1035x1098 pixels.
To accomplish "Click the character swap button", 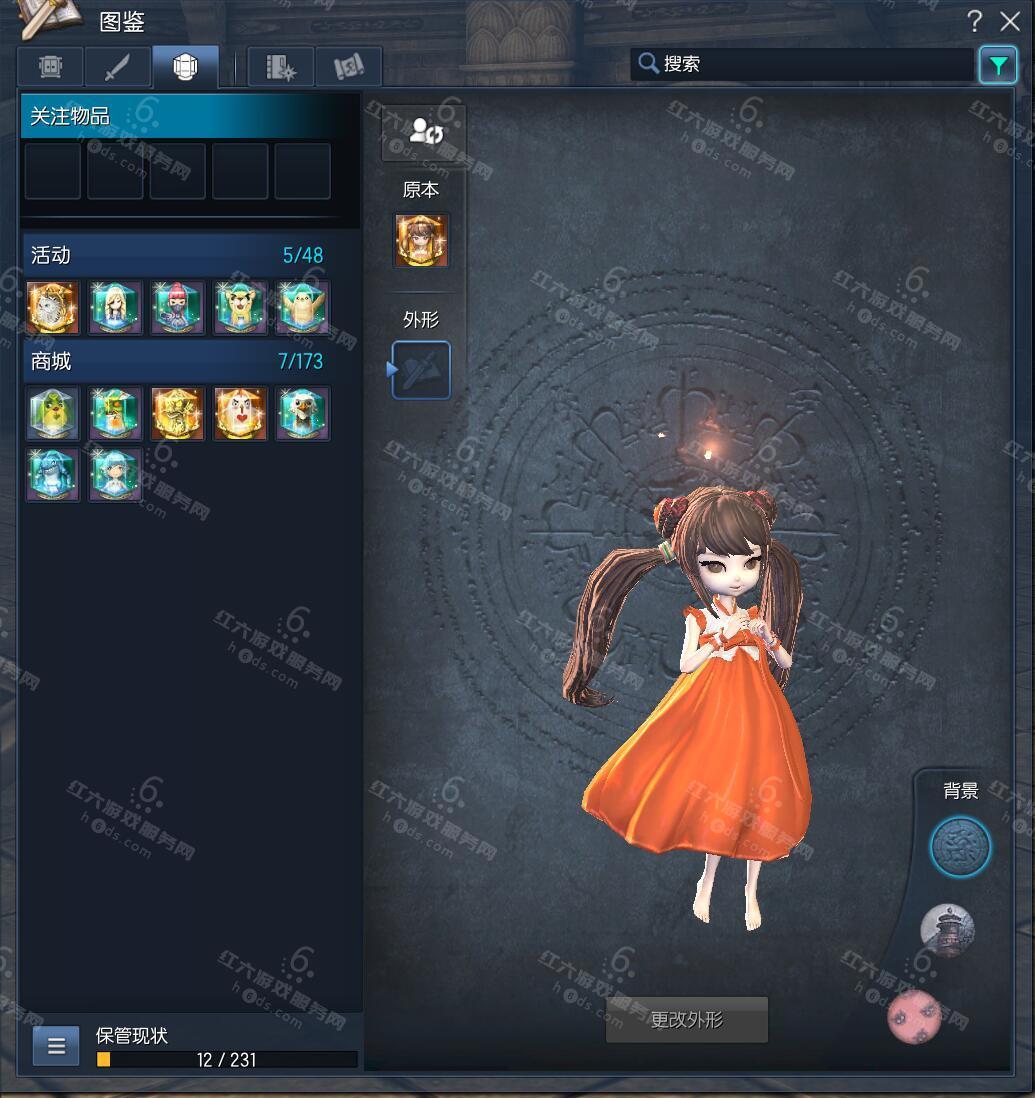I will coord(423,132).
